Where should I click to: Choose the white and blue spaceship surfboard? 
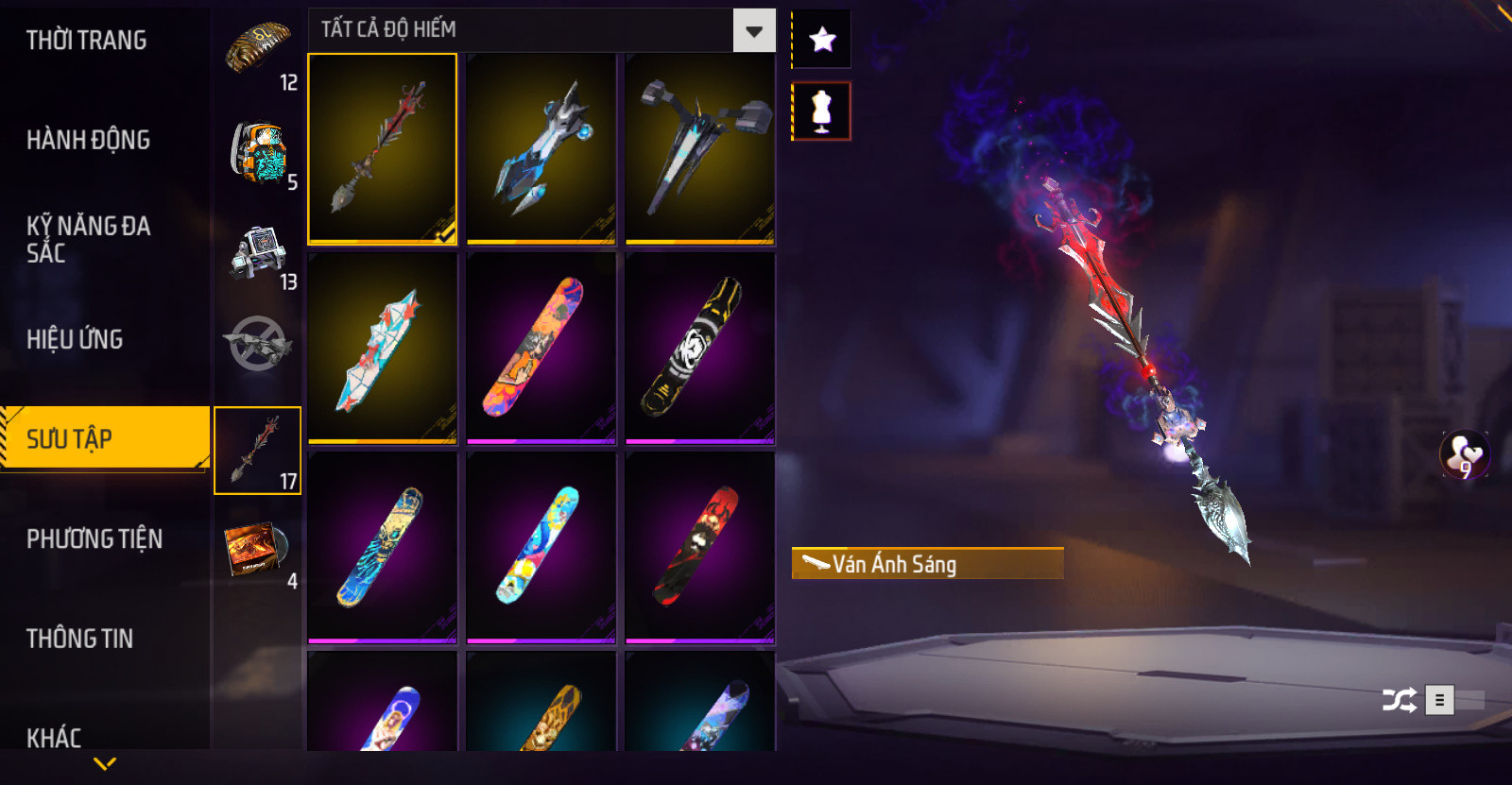(x=541, y=148)
